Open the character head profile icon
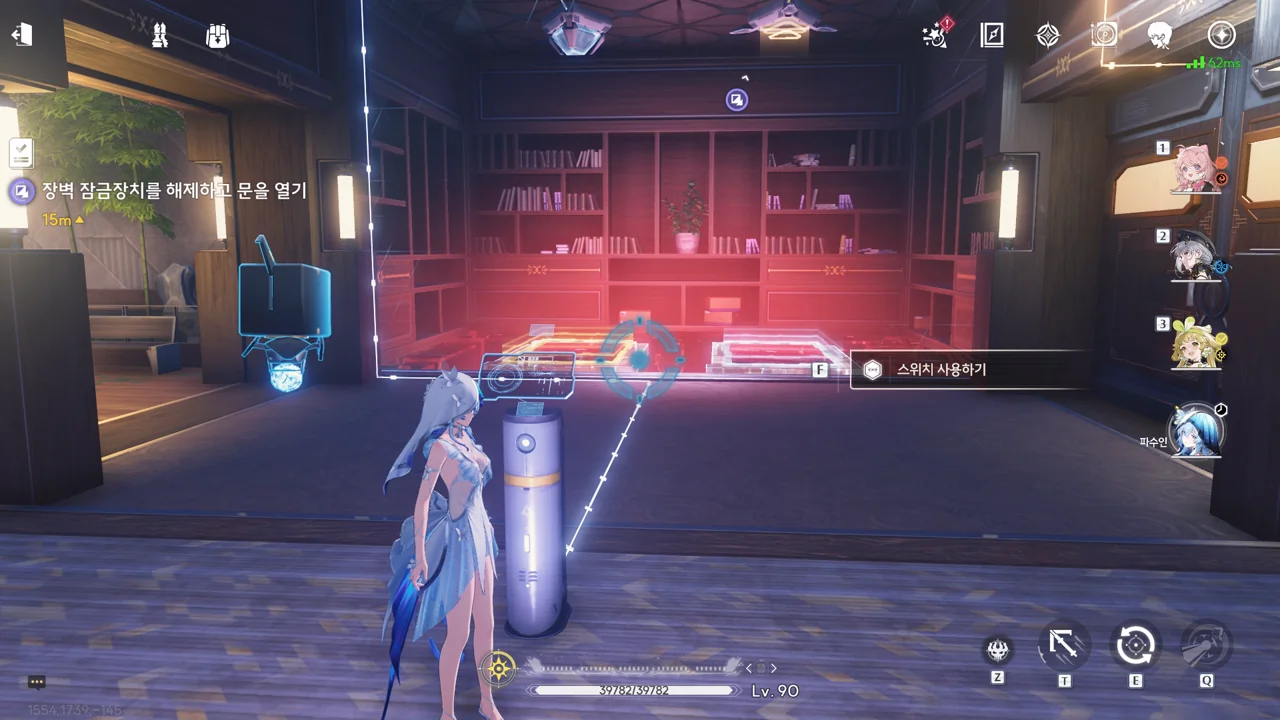Viewport: 1280px width, 720px height. click(1161, 35)
